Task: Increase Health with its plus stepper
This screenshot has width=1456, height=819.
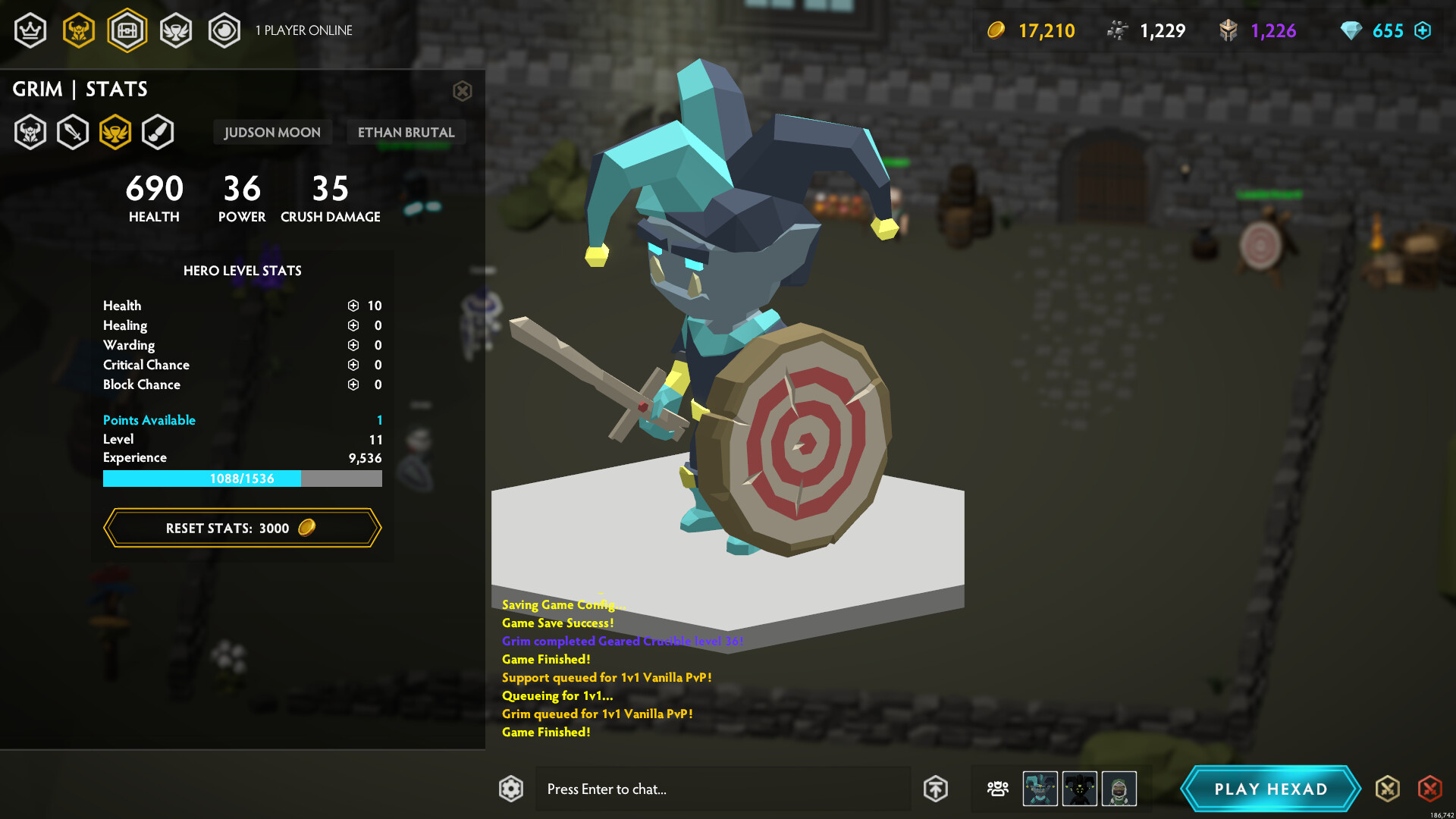Action: 352,306
